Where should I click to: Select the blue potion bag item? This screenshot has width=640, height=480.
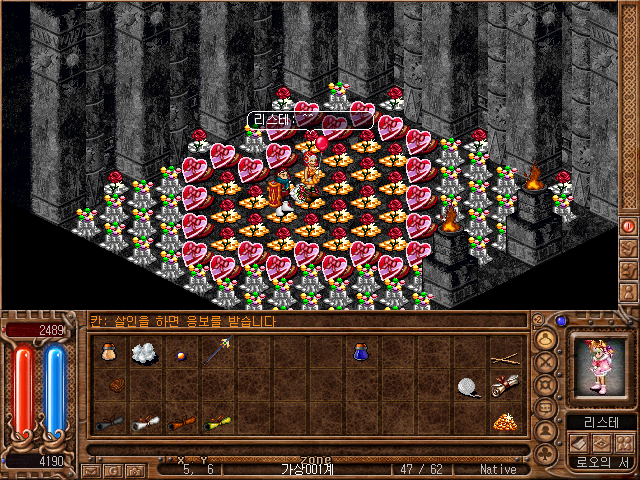click(361, 352)
